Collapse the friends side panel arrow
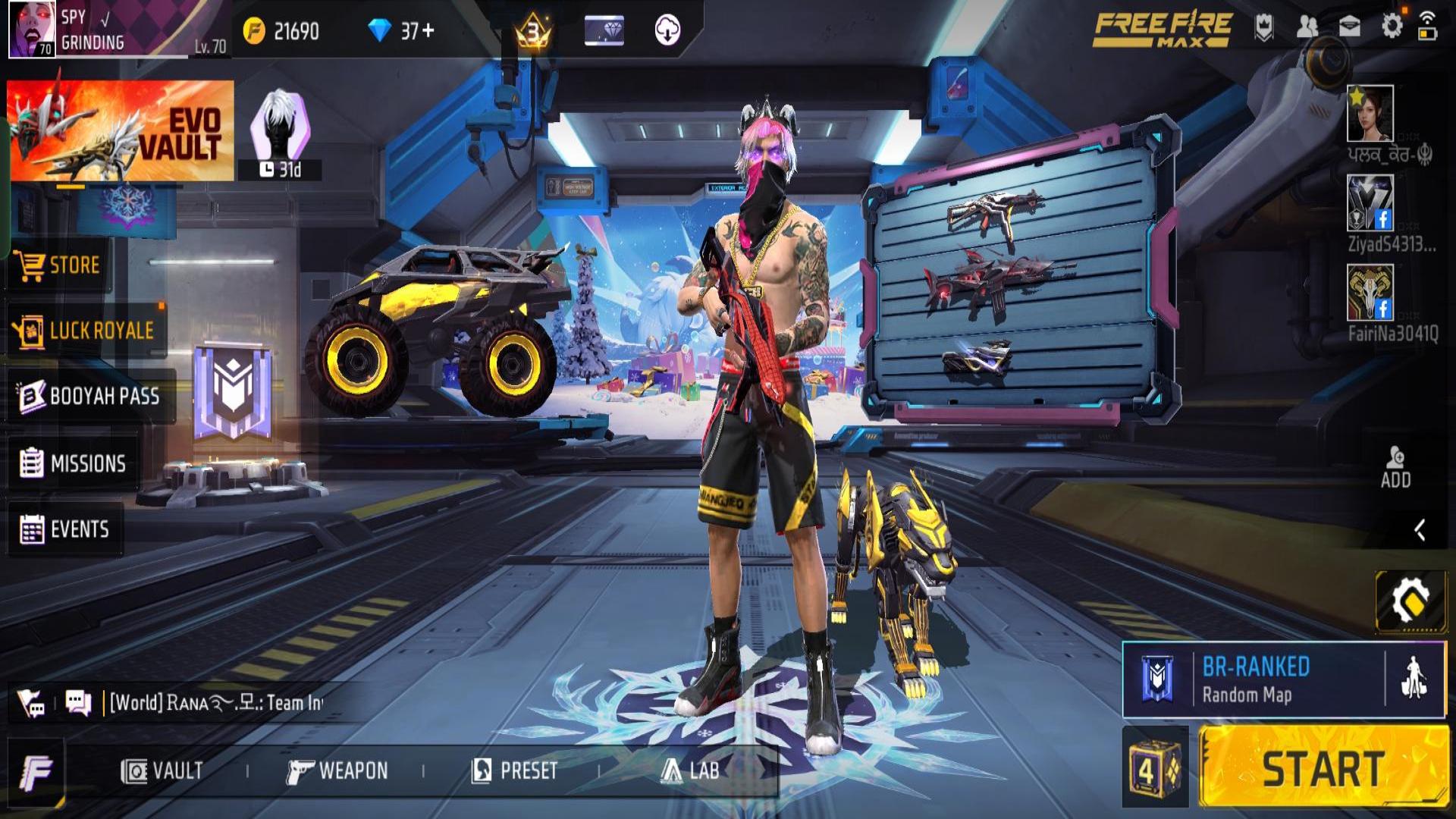This screenshot has width=1456, height=819. 1420,530
